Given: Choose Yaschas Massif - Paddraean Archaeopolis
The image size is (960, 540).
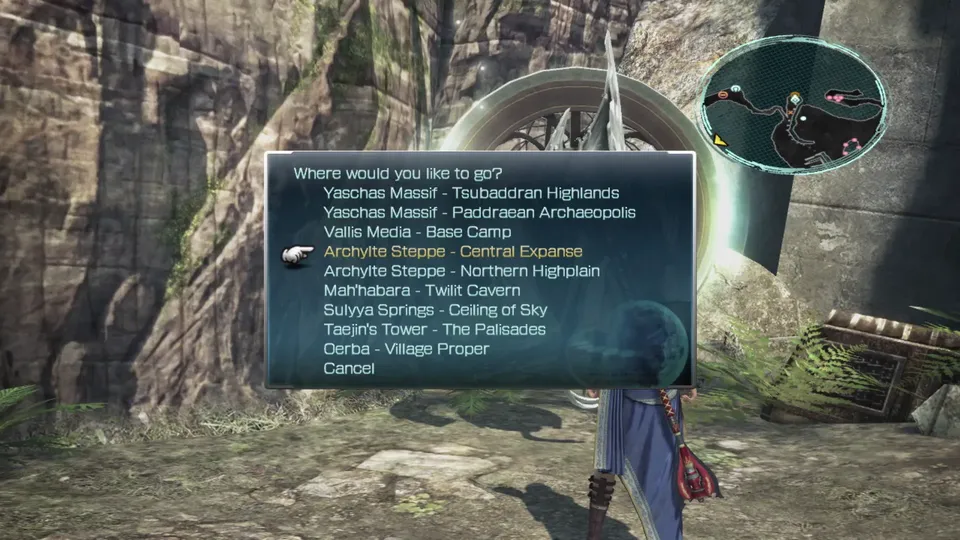Looking at the screenshot, I should point(479,212).
